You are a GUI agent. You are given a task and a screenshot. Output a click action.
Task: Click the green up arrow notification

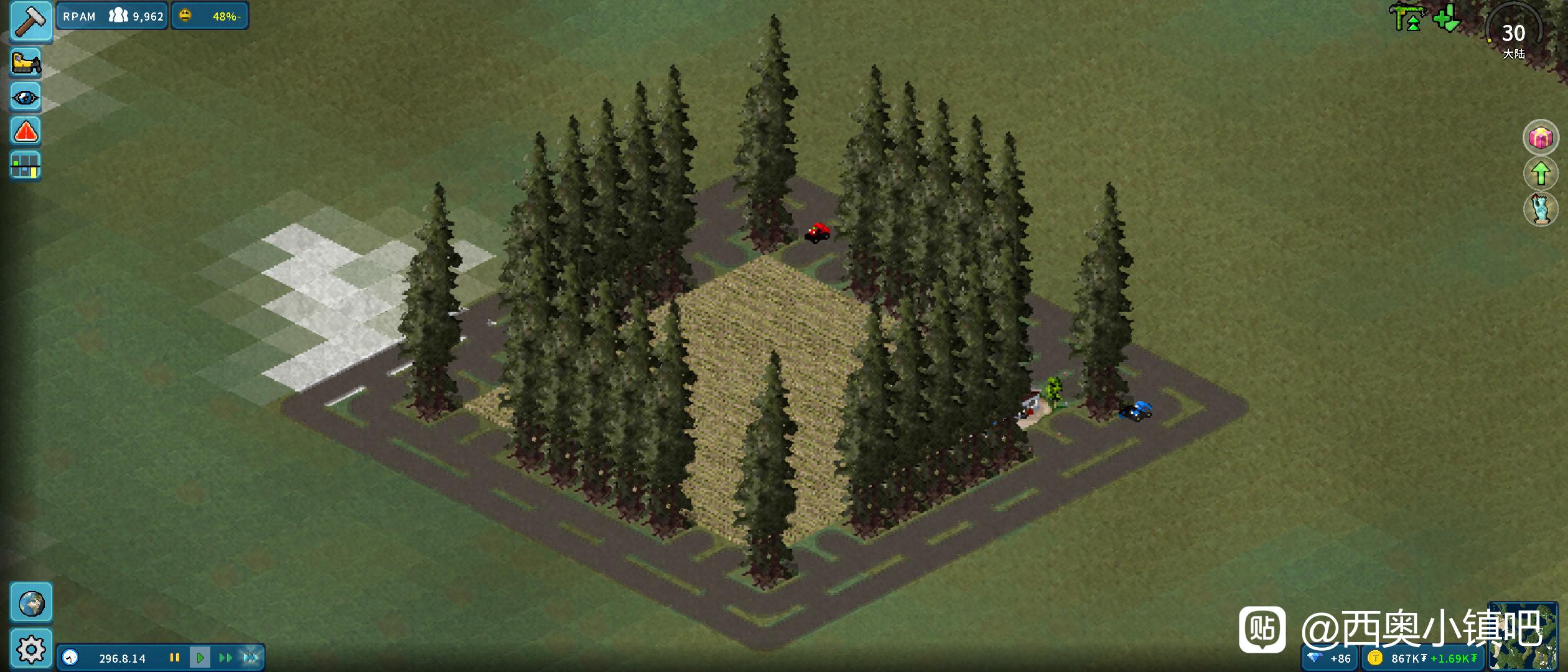point(1541,173)
